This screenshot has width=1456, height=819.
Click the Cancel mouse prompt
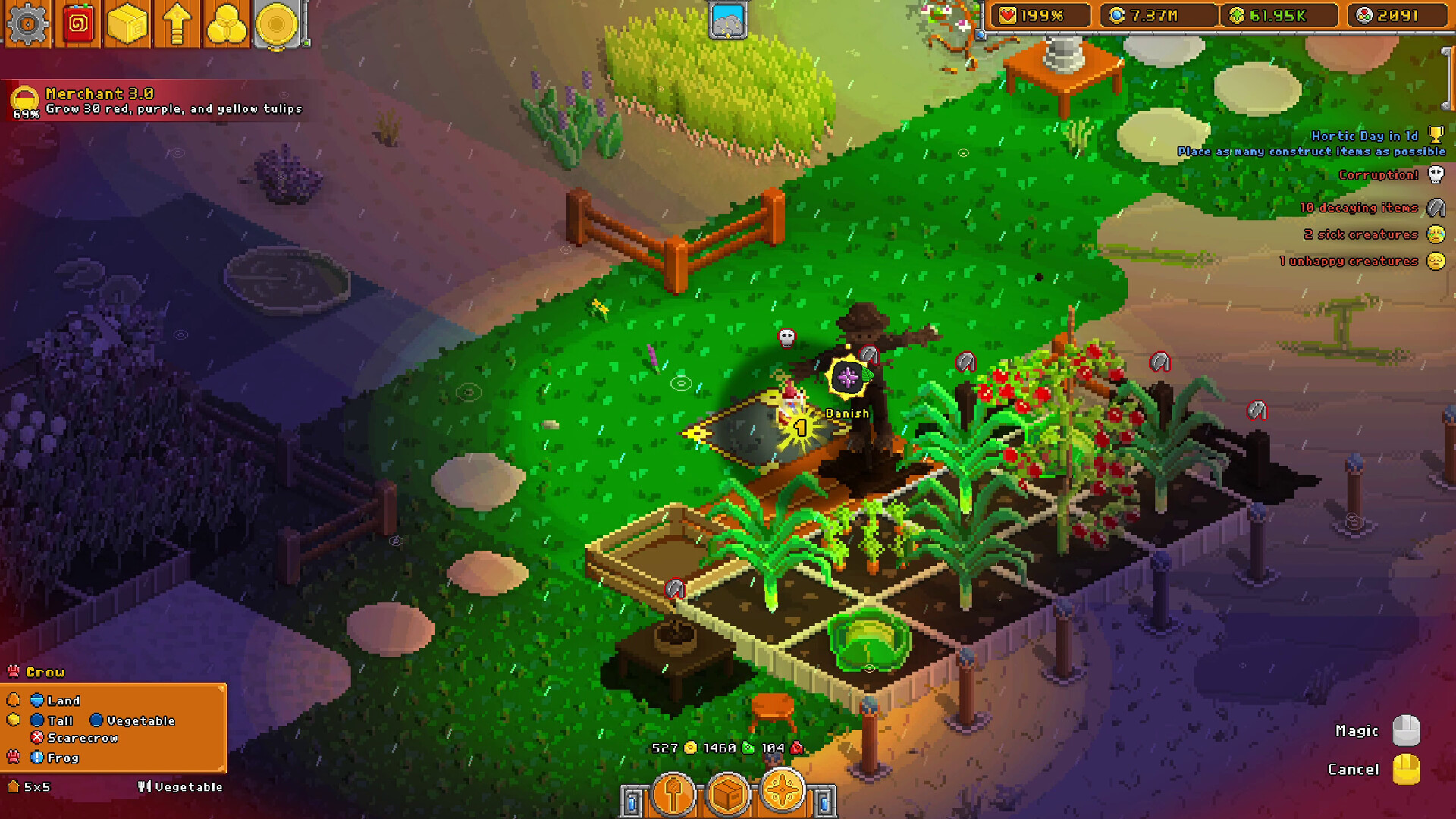1404,768
